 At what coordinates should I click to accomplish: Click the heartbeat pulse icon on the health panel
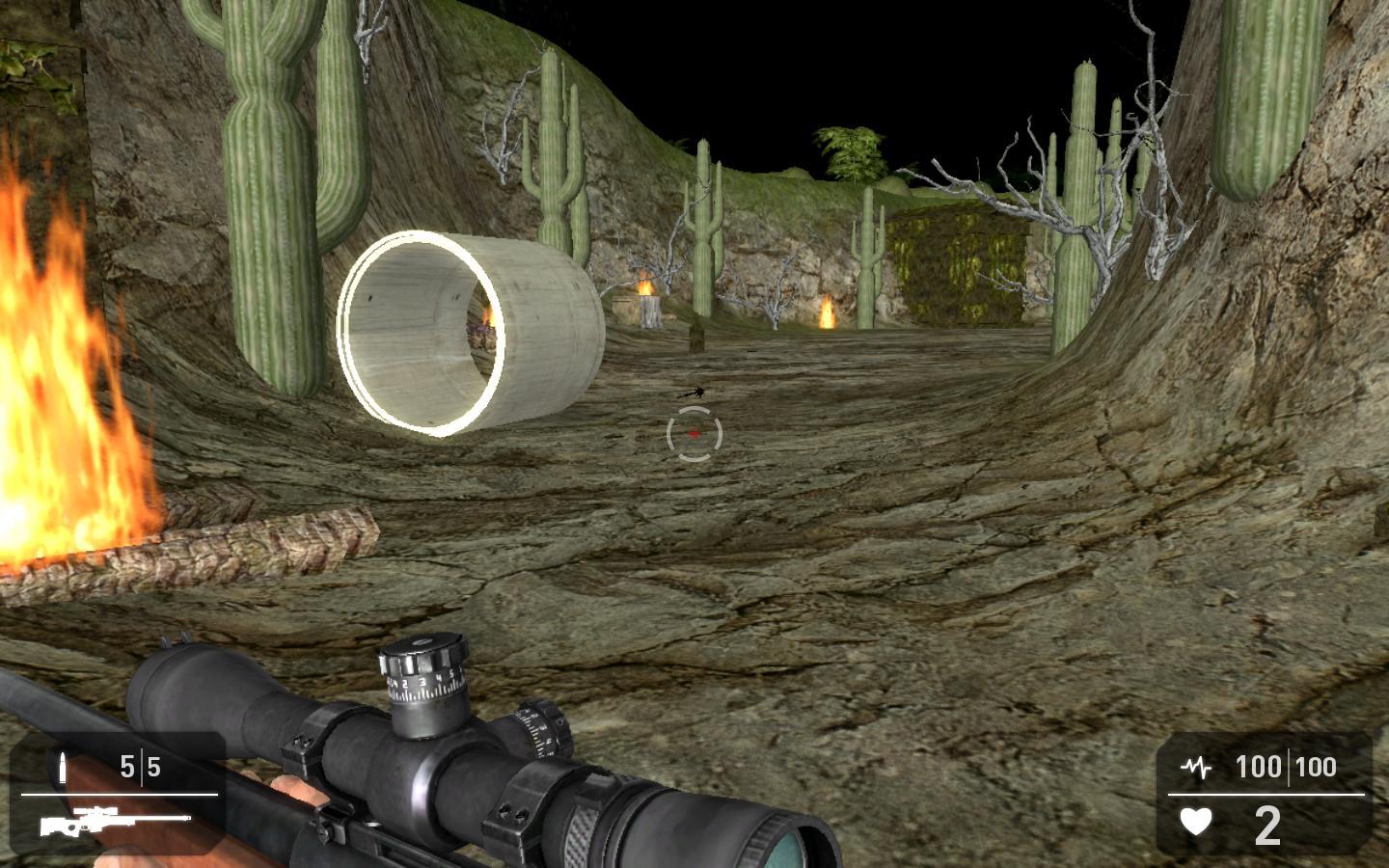[x=1194, y=767]
